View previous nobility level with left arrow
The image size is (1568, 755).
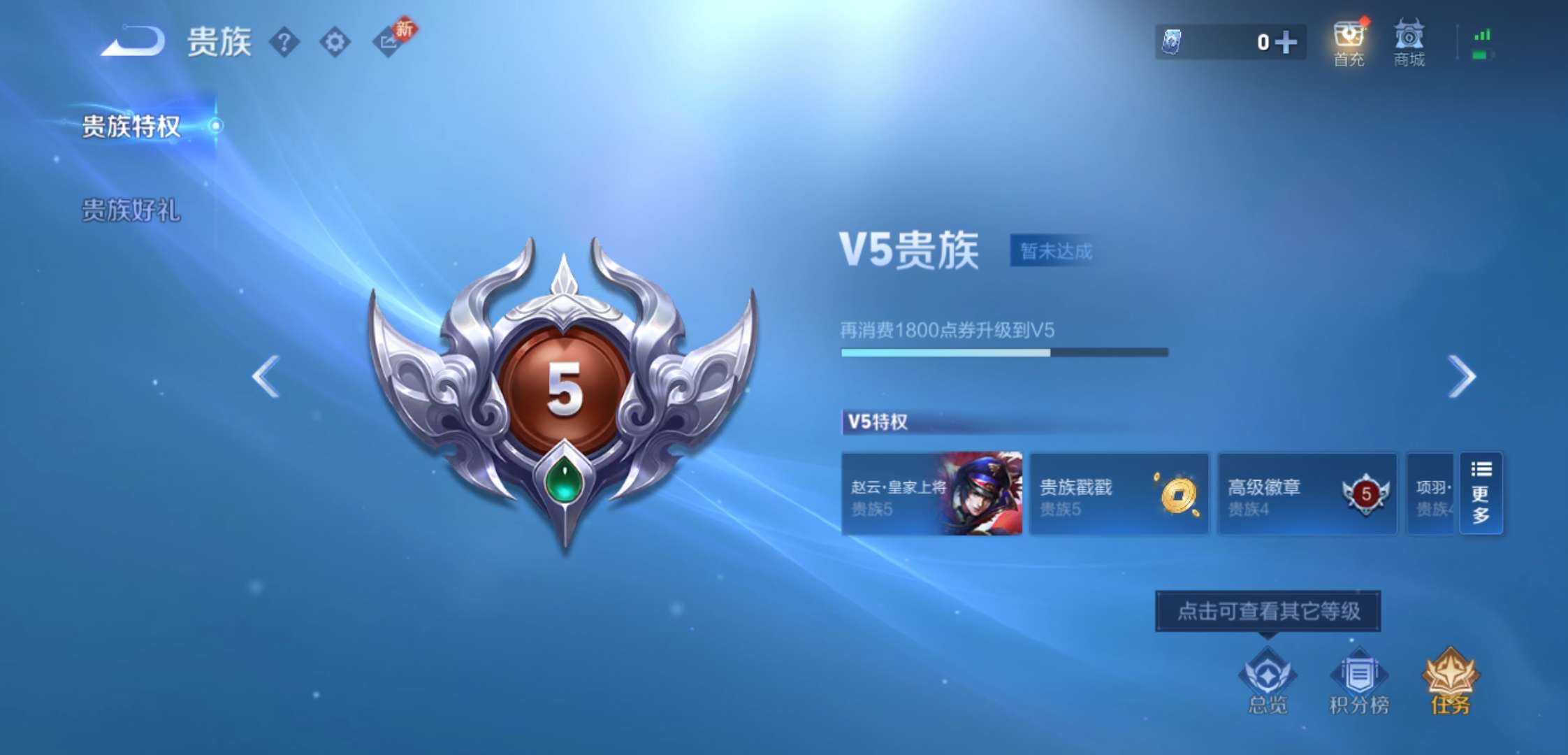point(264,375)
